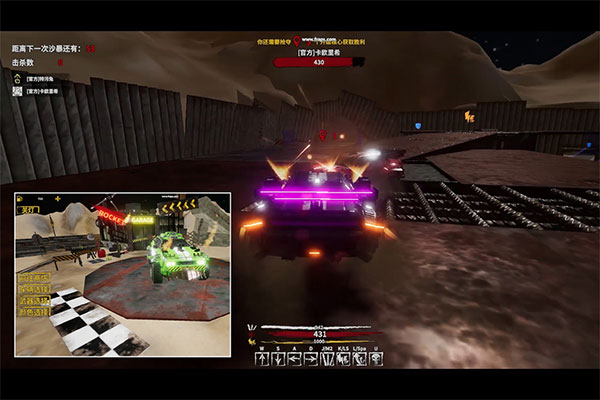Open the 武器选择 weapon selection
Image resolution: width=600 pixels, height=400 pixels.
34,300
